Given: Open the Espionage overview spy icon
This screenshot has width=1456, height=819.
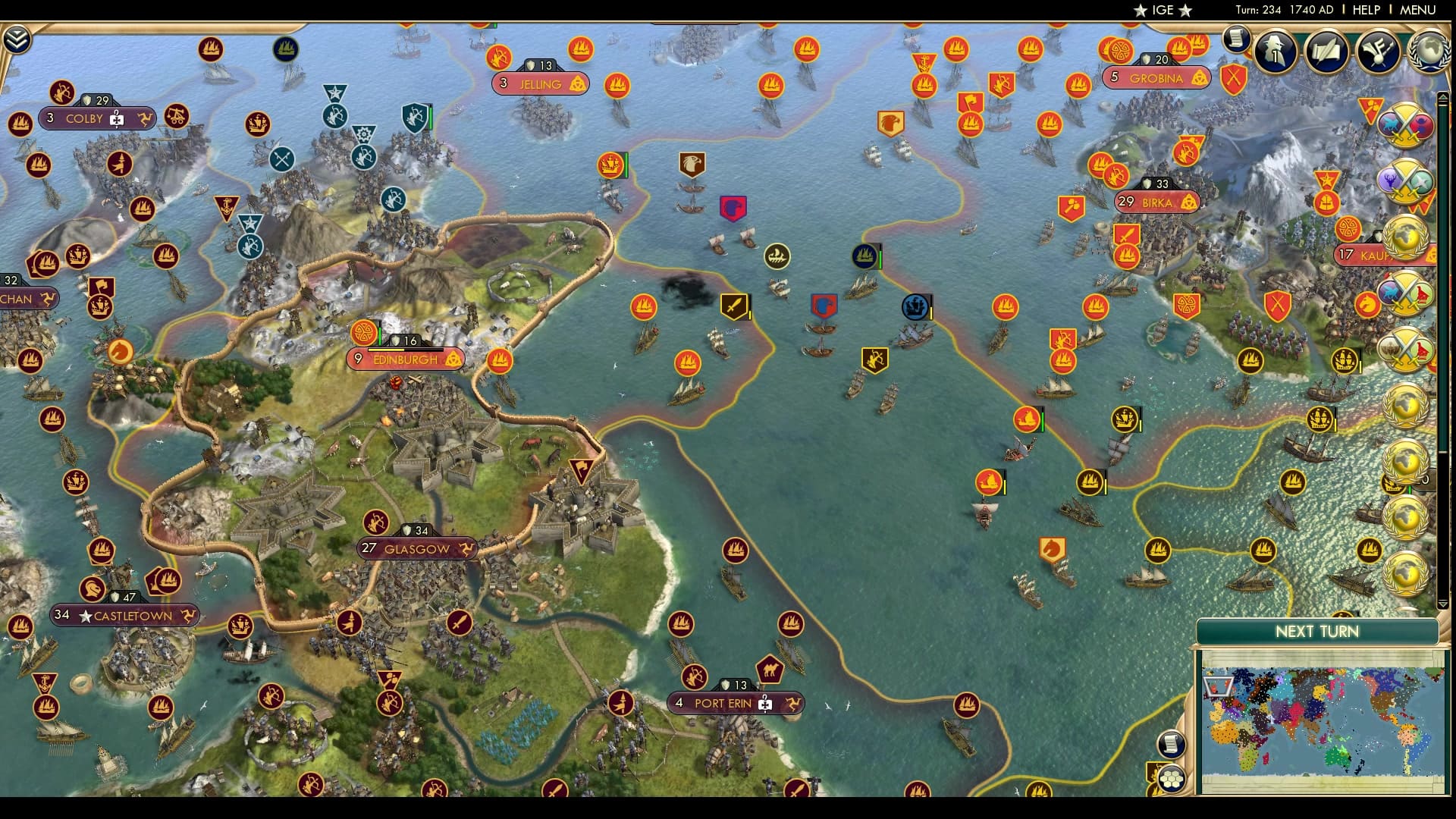Looking at the screenshot, I should (1274, 52).
